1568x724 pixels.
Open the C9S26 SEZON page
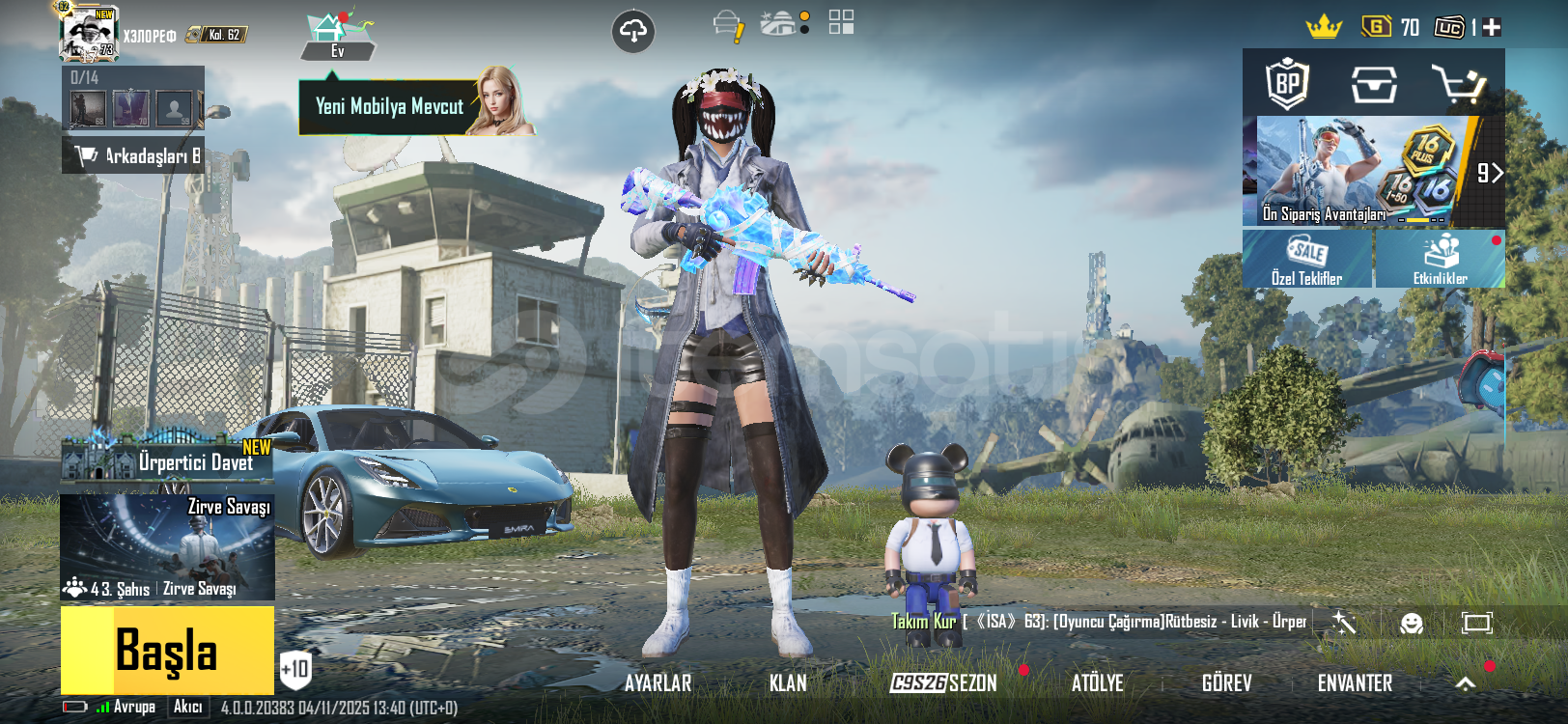coord(943,683)
